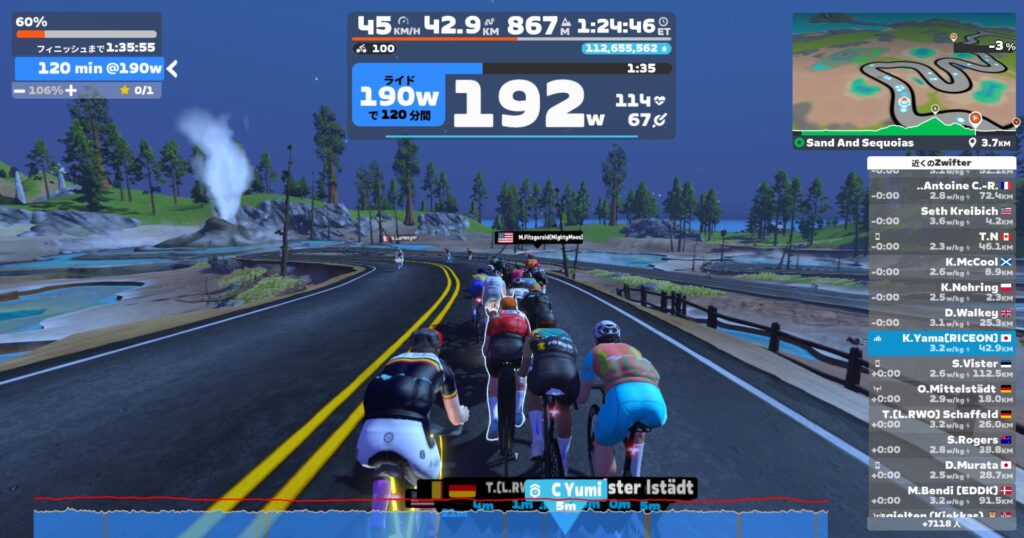
Task: Select the Antoine C.-R. rider row
Action: point(941,190)
